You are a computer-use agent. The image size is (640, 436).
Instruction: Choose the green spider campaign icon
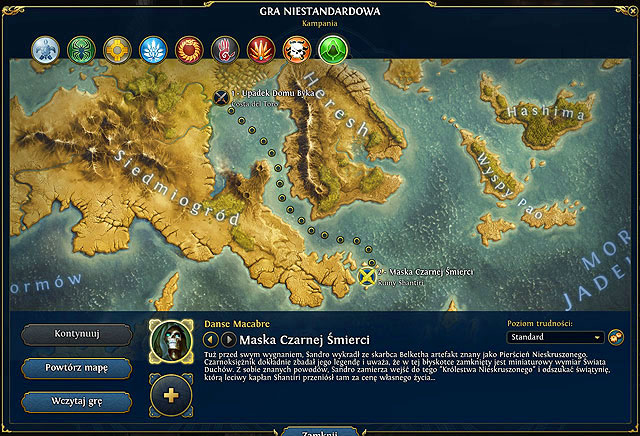[x=81, y=48]
